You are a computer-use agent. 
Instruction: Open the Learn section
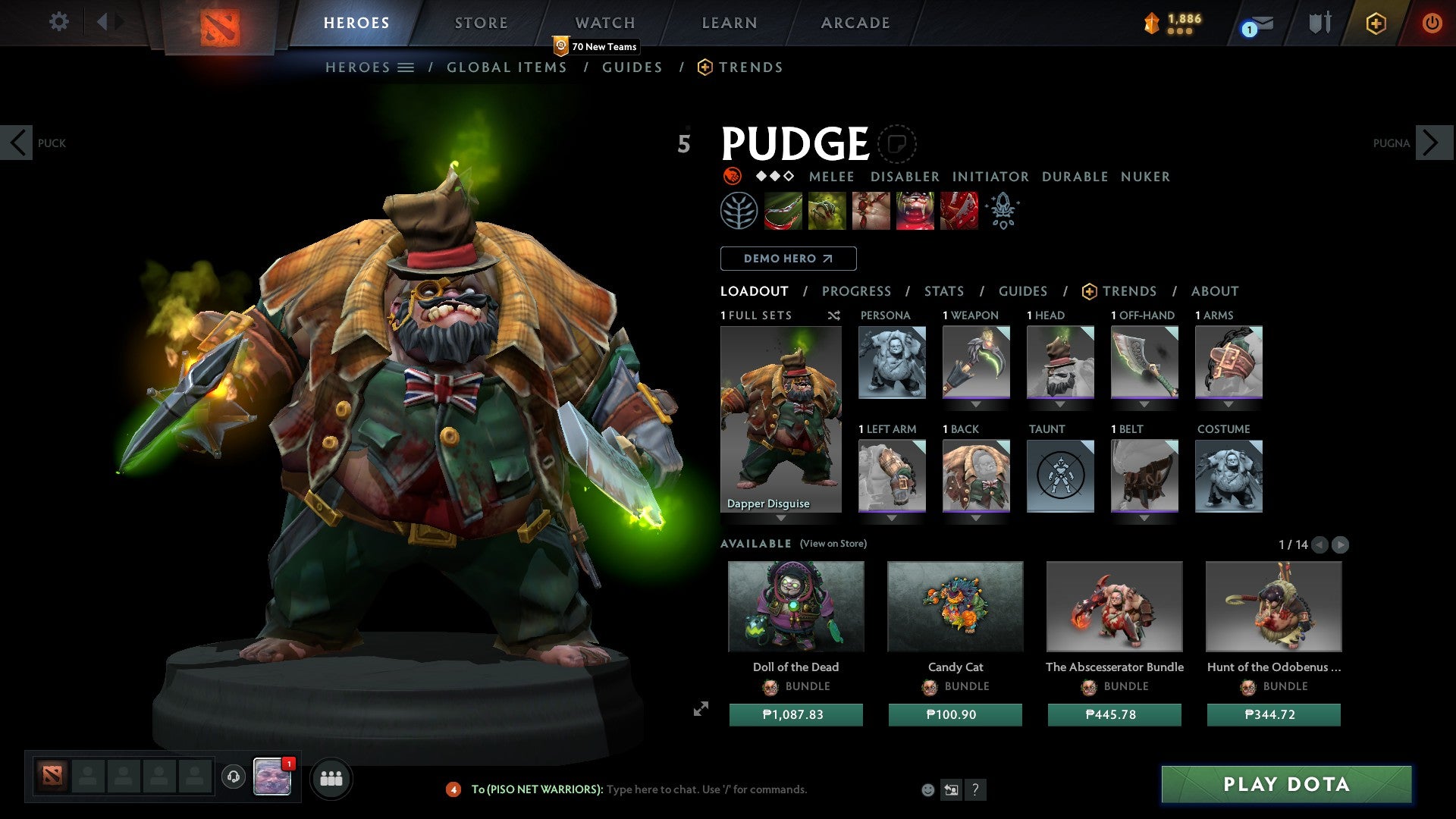point(729,23)
